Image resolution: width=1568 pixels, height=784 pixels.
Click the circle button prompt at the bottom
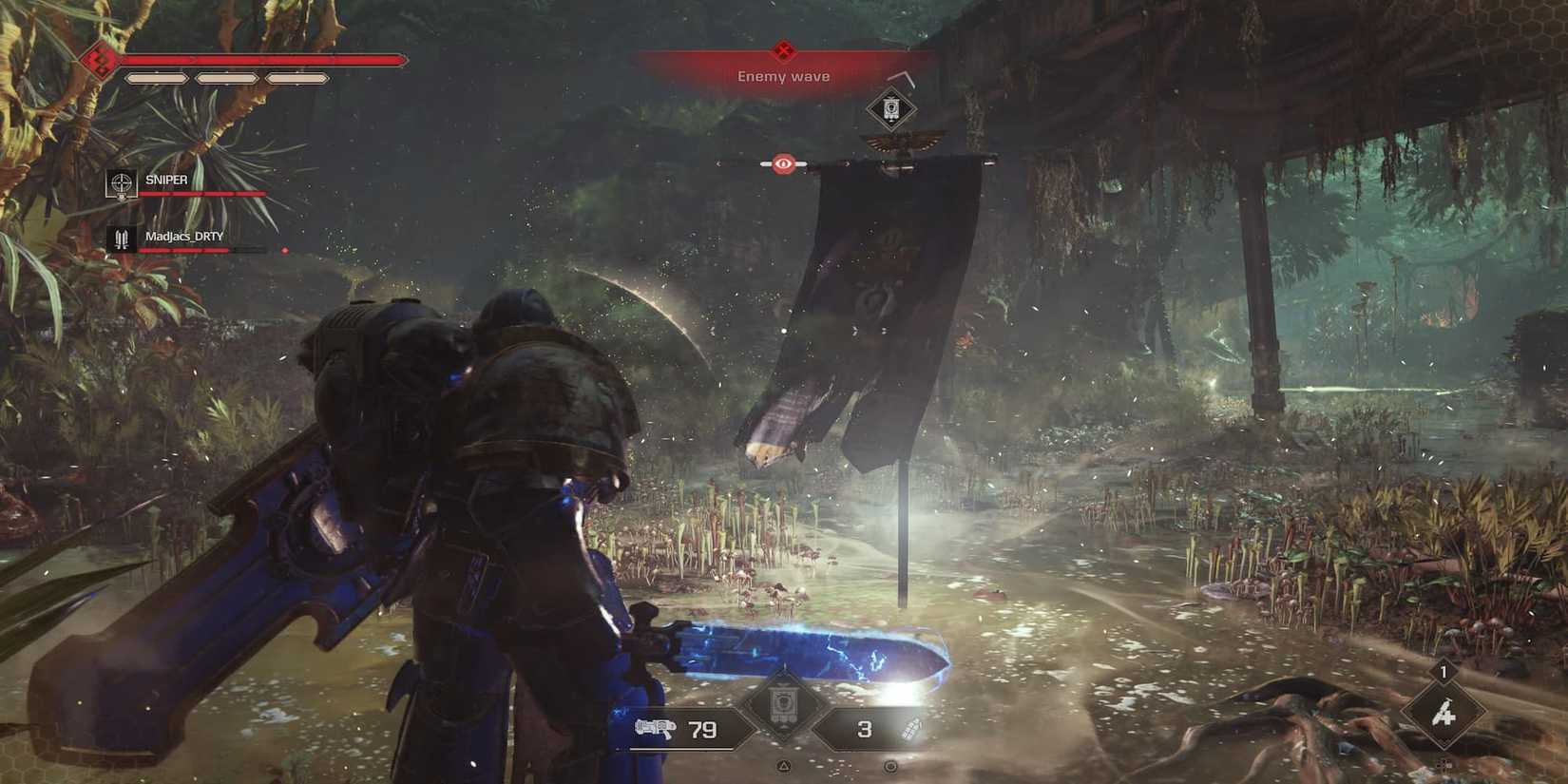(x=891, y=766)
